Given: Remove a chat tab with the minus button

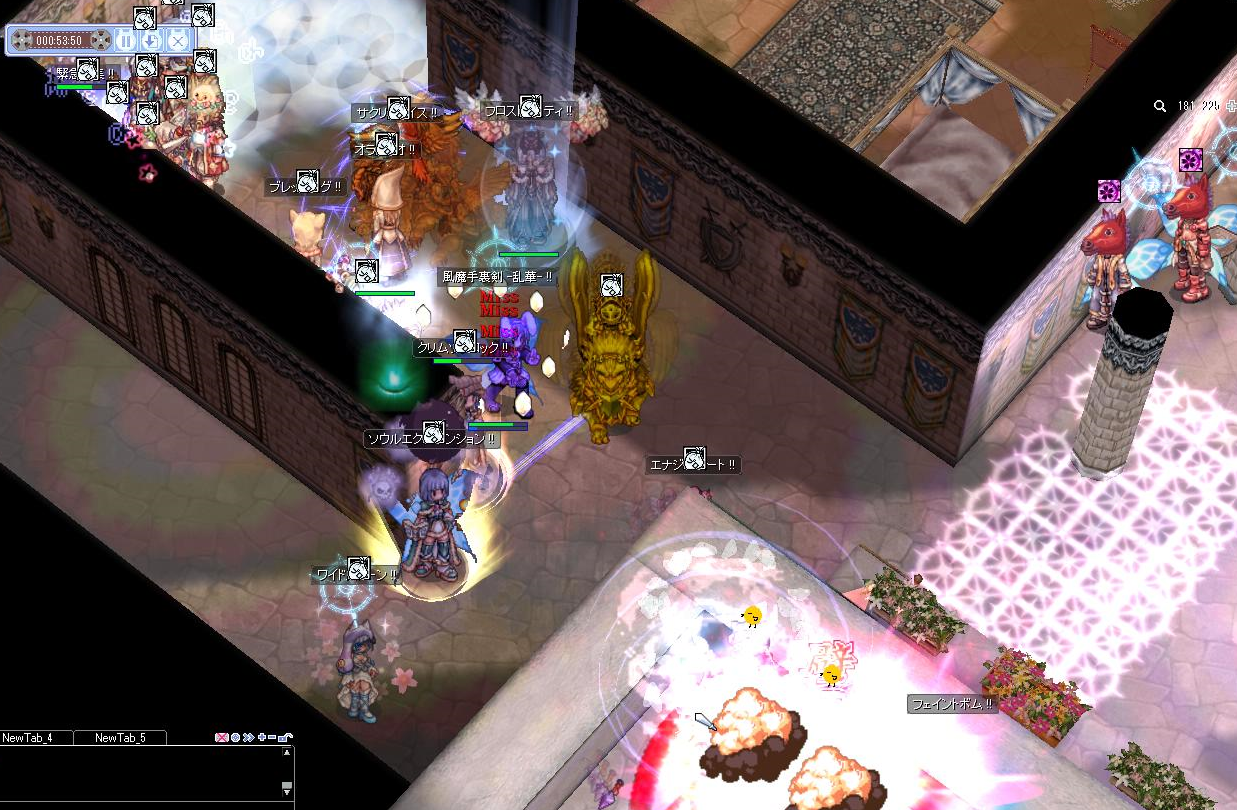Looking at the screenshot, I should [x=272, y=738].
